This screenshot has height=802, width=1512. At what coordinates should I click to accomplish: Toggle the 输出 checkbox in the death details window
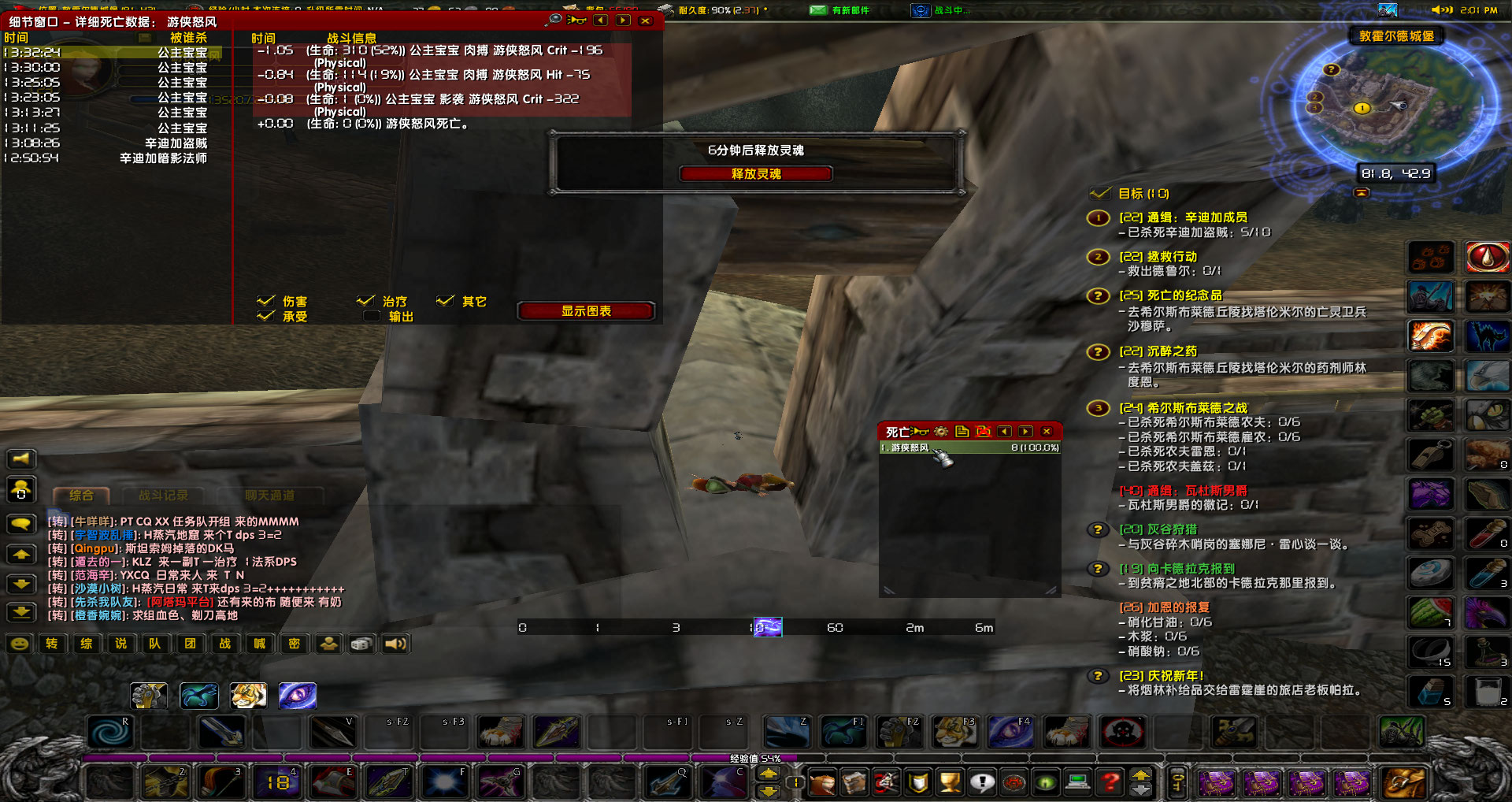(370, 315)
